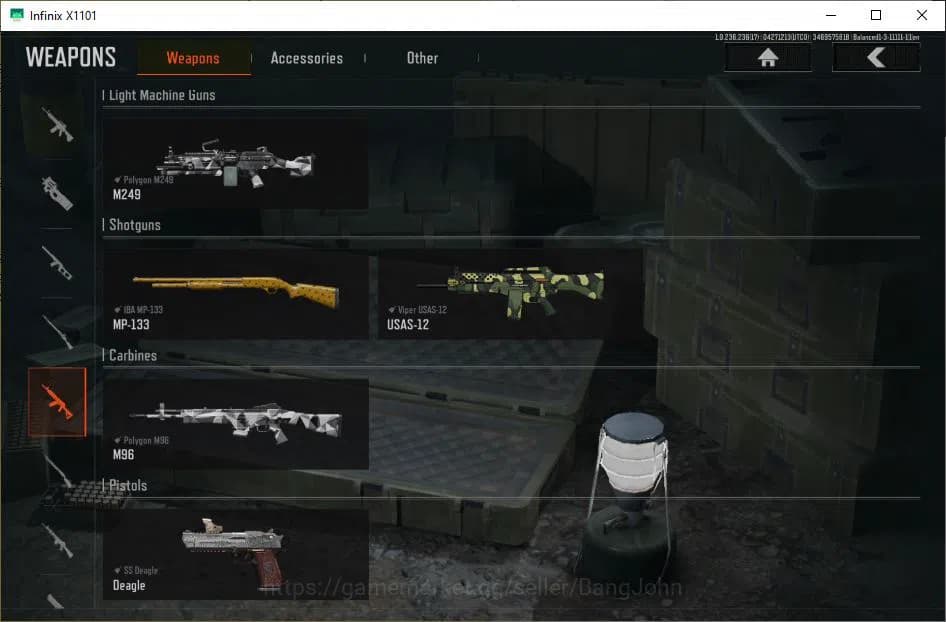Select the Polygon M249 machine gun
Screen dimensions: 946x622
pos(236,163)
